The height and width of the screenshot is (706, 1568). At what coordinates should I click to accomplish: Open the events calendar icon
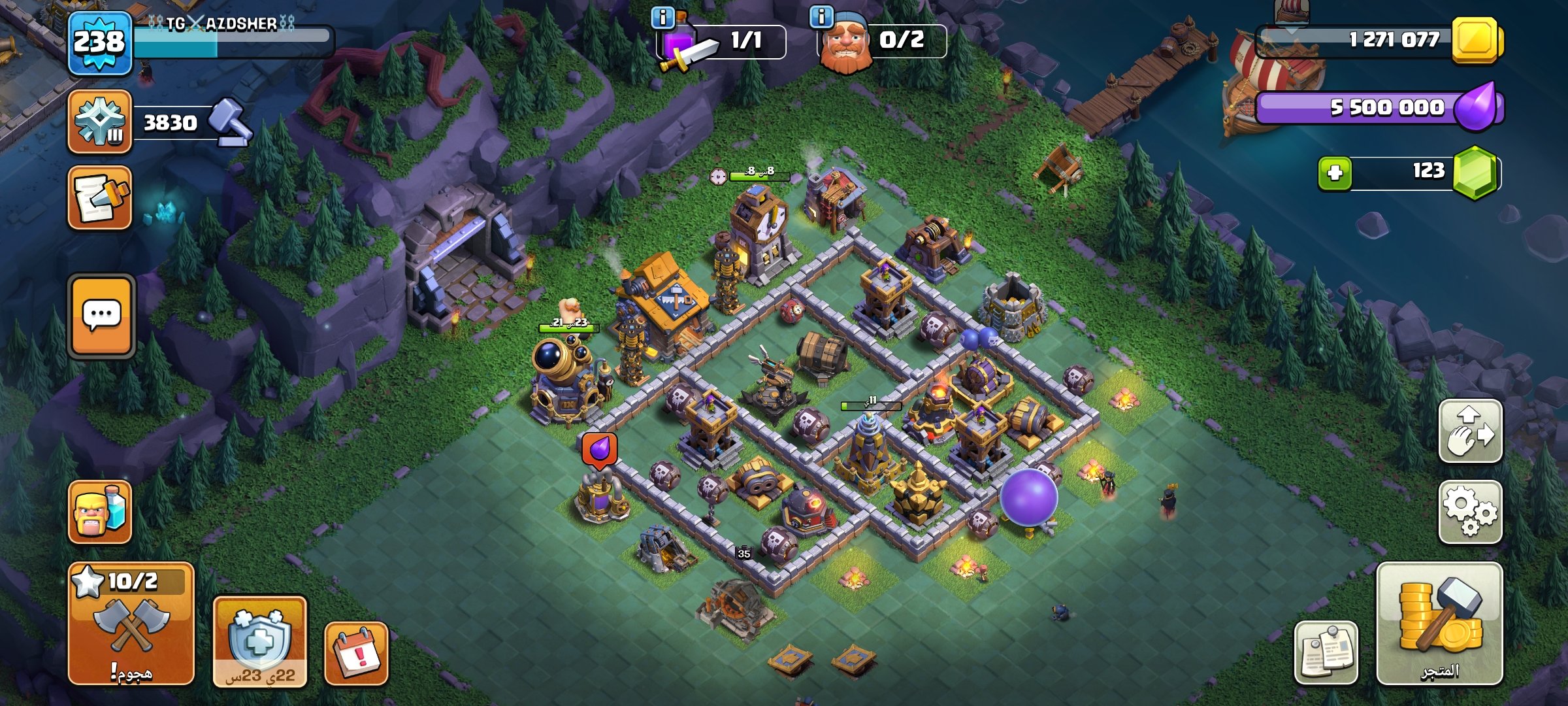356,653
